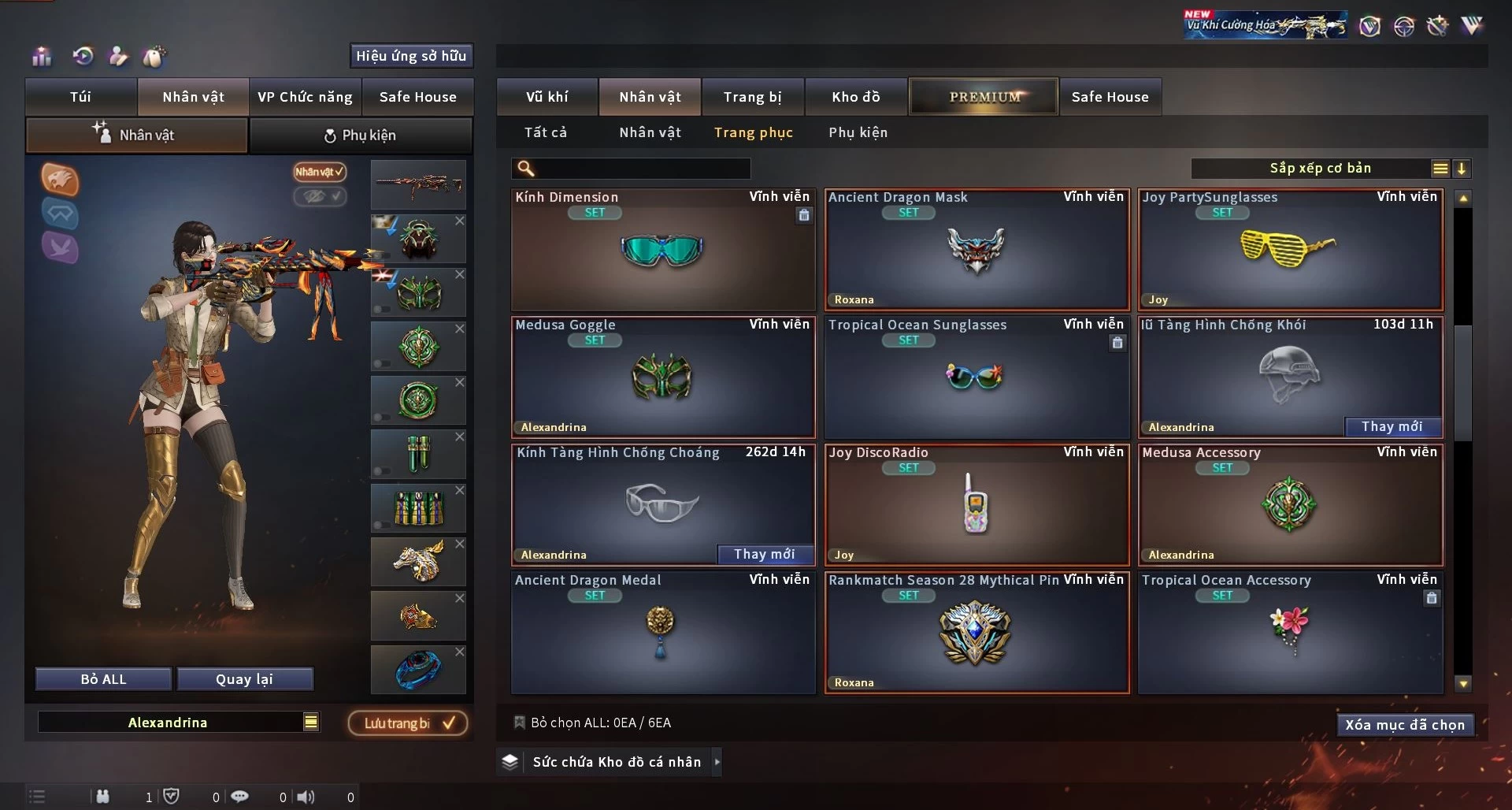Open the Trang bị tab
Viewport: 1512px width, 810px height.
(752, 97)
